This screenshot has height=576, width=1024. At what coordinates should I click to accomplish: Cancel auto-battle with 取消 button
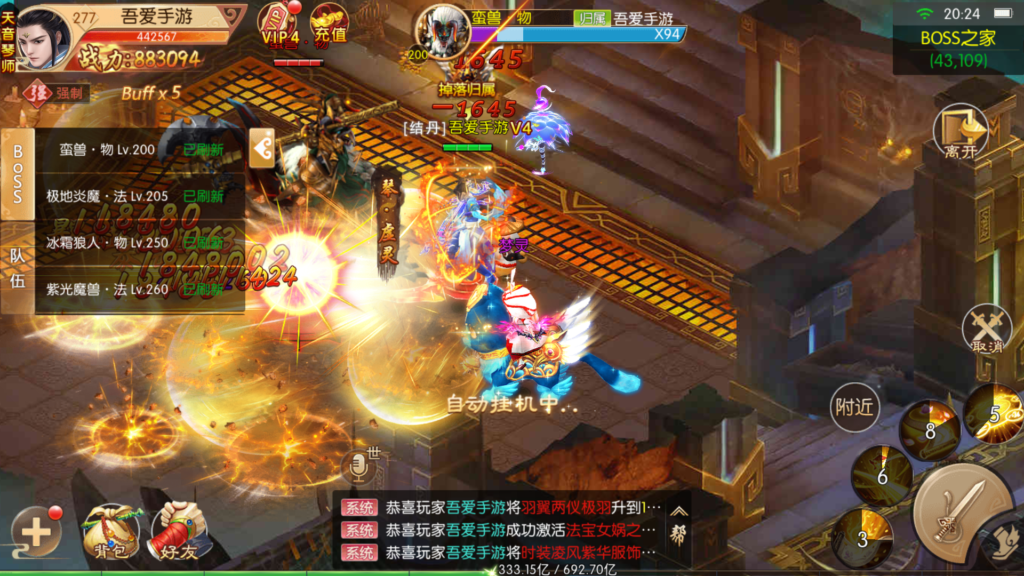pyautogui.click(x=986, y=329)
